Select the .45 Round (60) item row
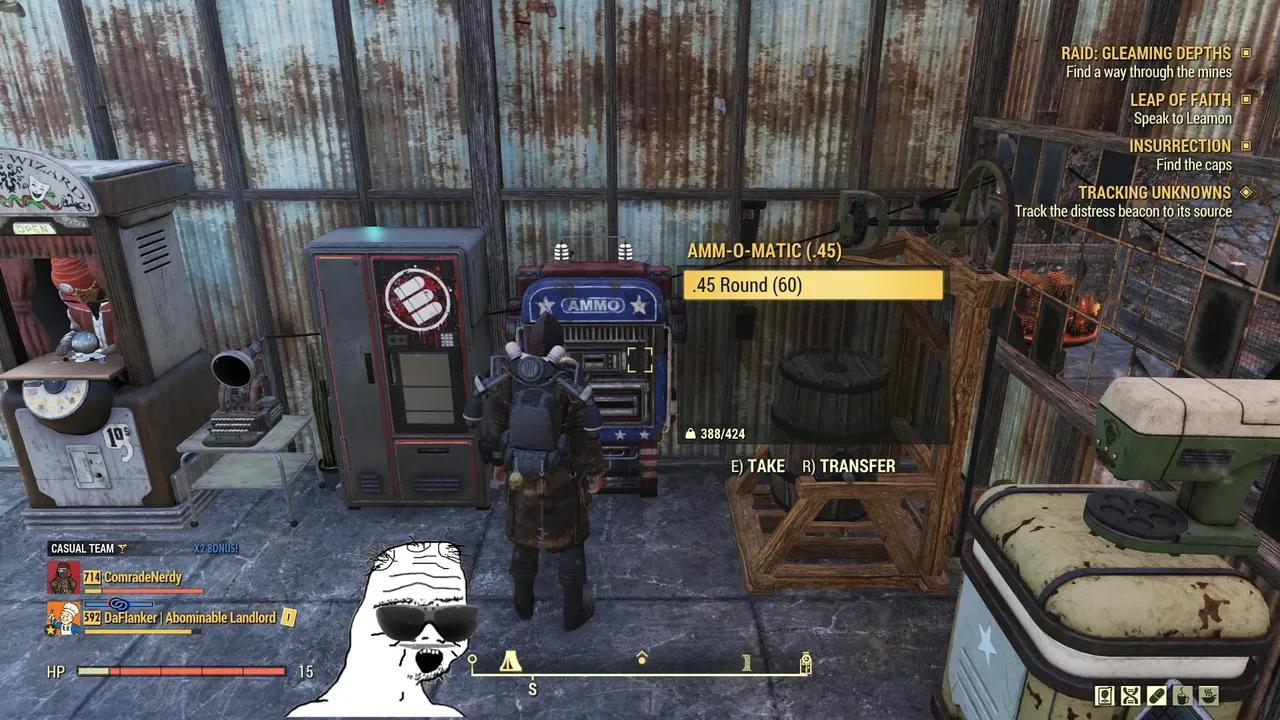Viewport: 1280px width, 720px height. coord(813,285)
